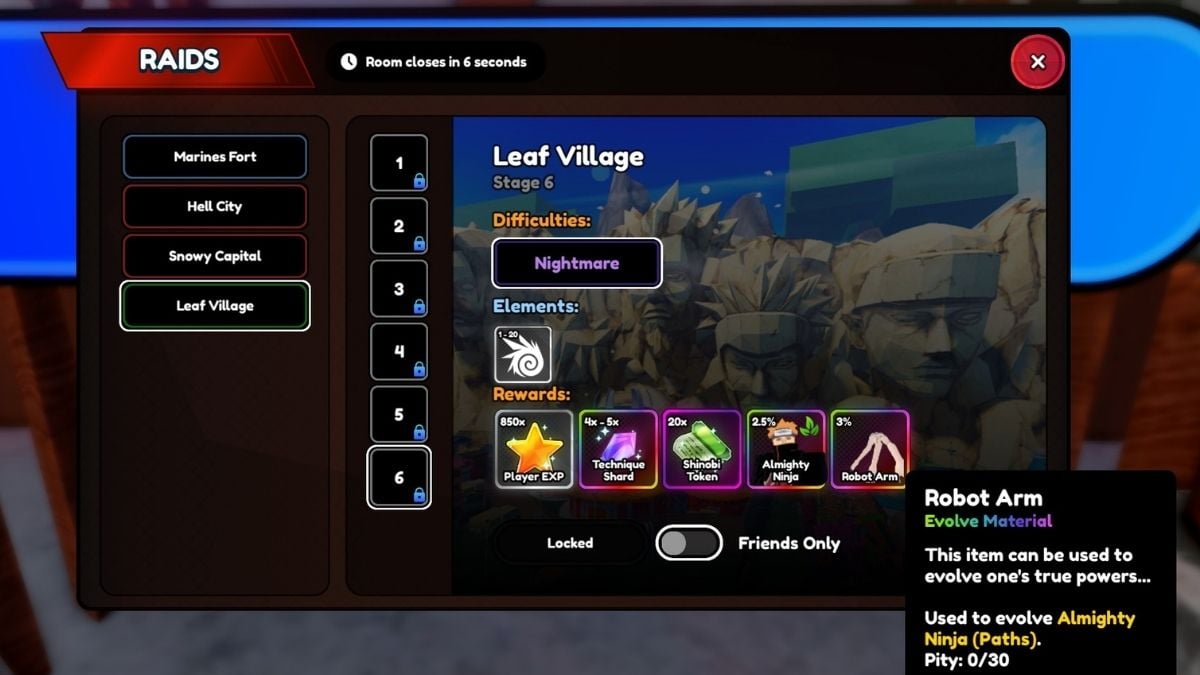Choose the Hell City raid
The image size is (1200, 675).
(x=214, y=207)
